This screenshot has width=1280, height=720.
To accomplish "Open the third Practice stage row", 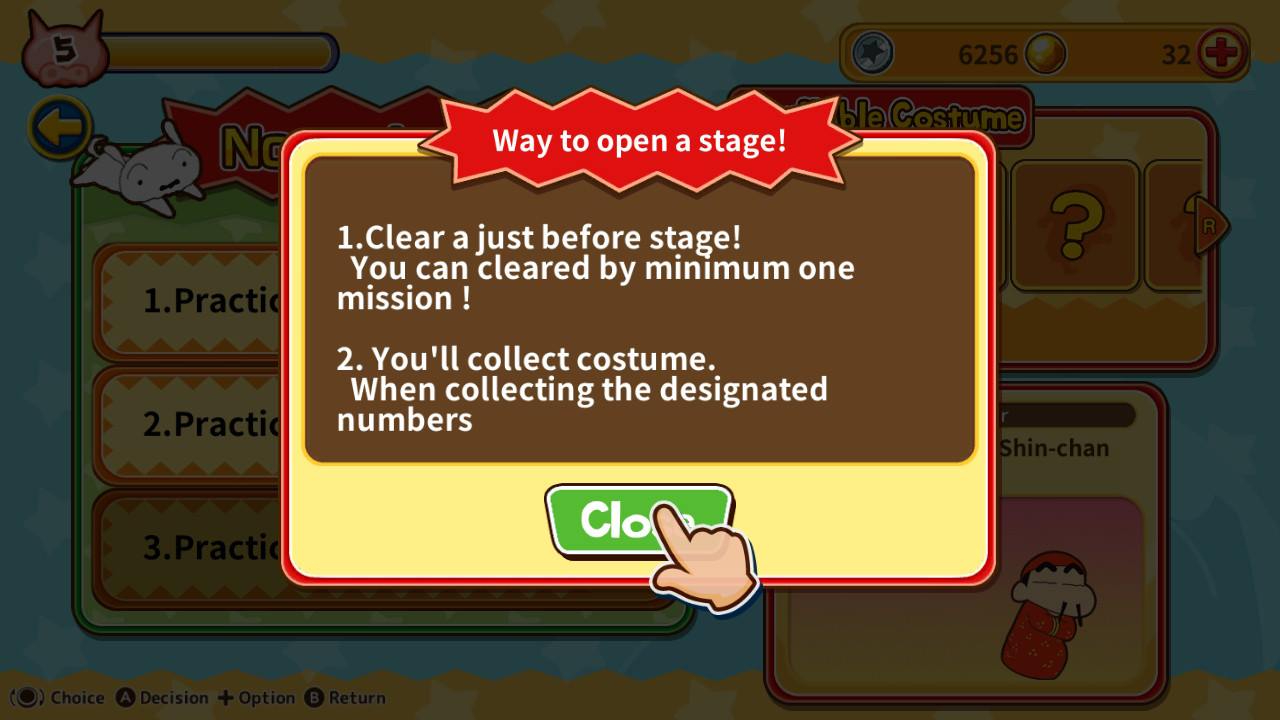I will pos(190,547).
